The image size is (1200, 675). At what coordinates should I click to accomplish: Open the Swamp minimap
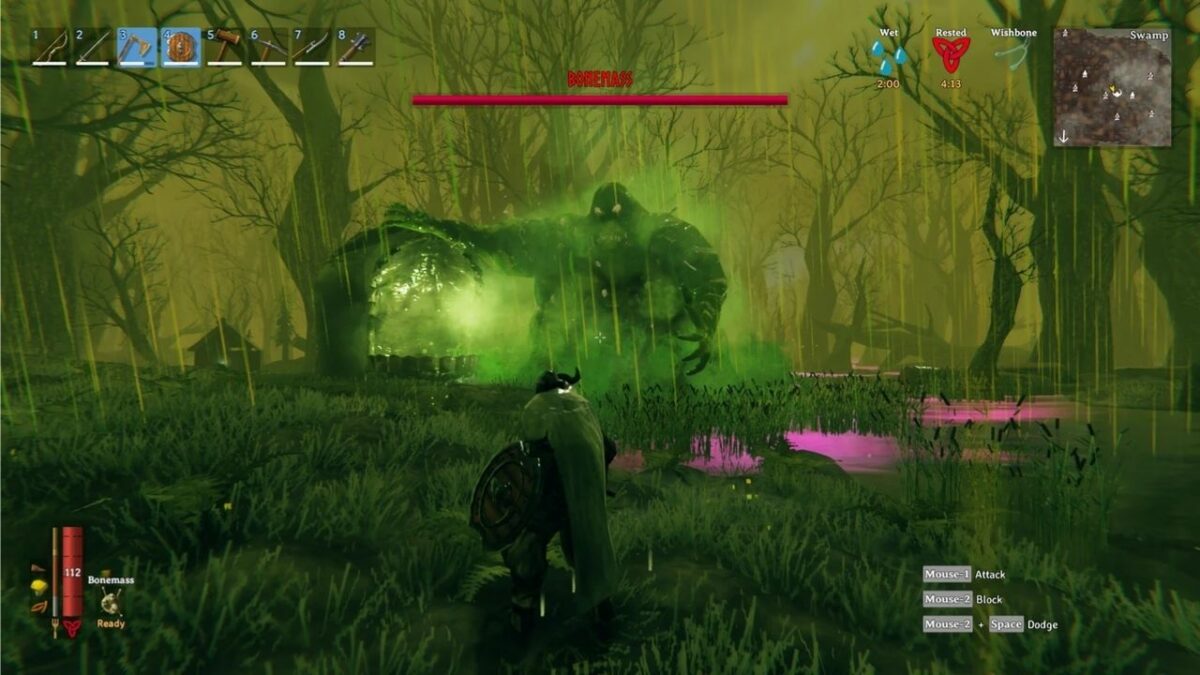point(1112,87)
